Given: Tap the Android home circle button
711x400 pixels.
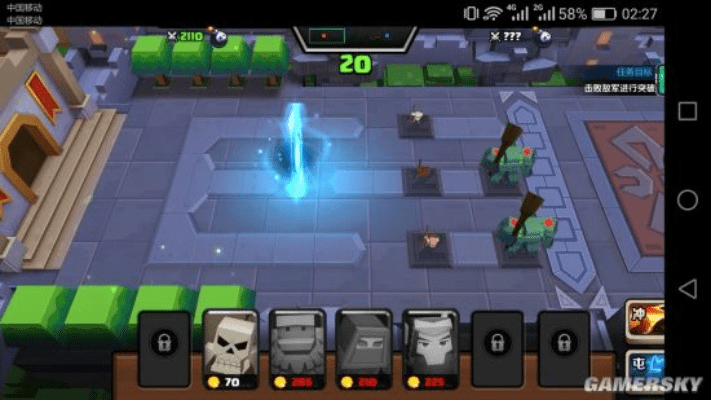Looking at the screenshot, I should pyautogui.click(x=687, y=200).
